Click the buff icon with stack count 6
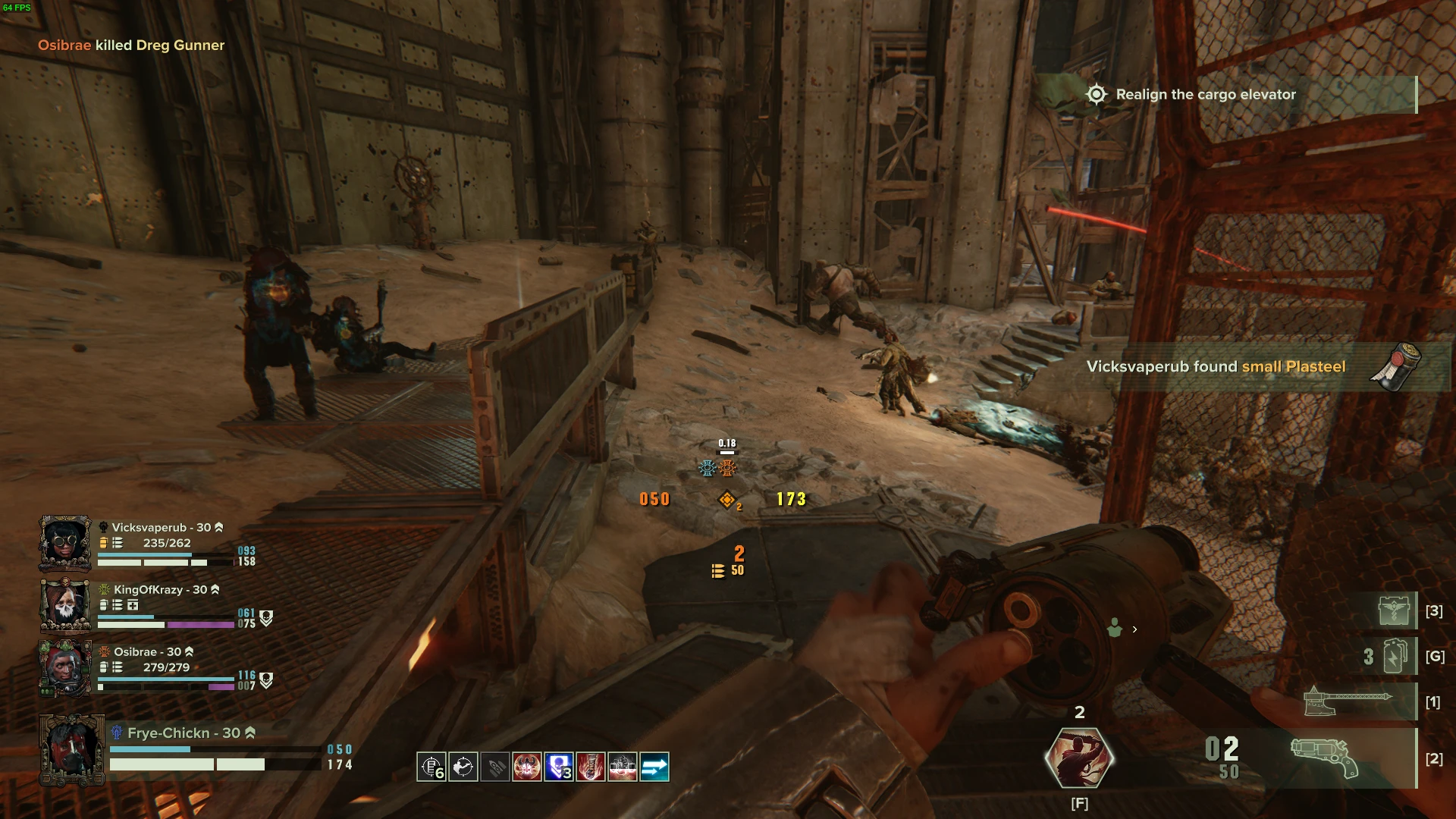Screen dimensions: 1456x819 point(431,767)
